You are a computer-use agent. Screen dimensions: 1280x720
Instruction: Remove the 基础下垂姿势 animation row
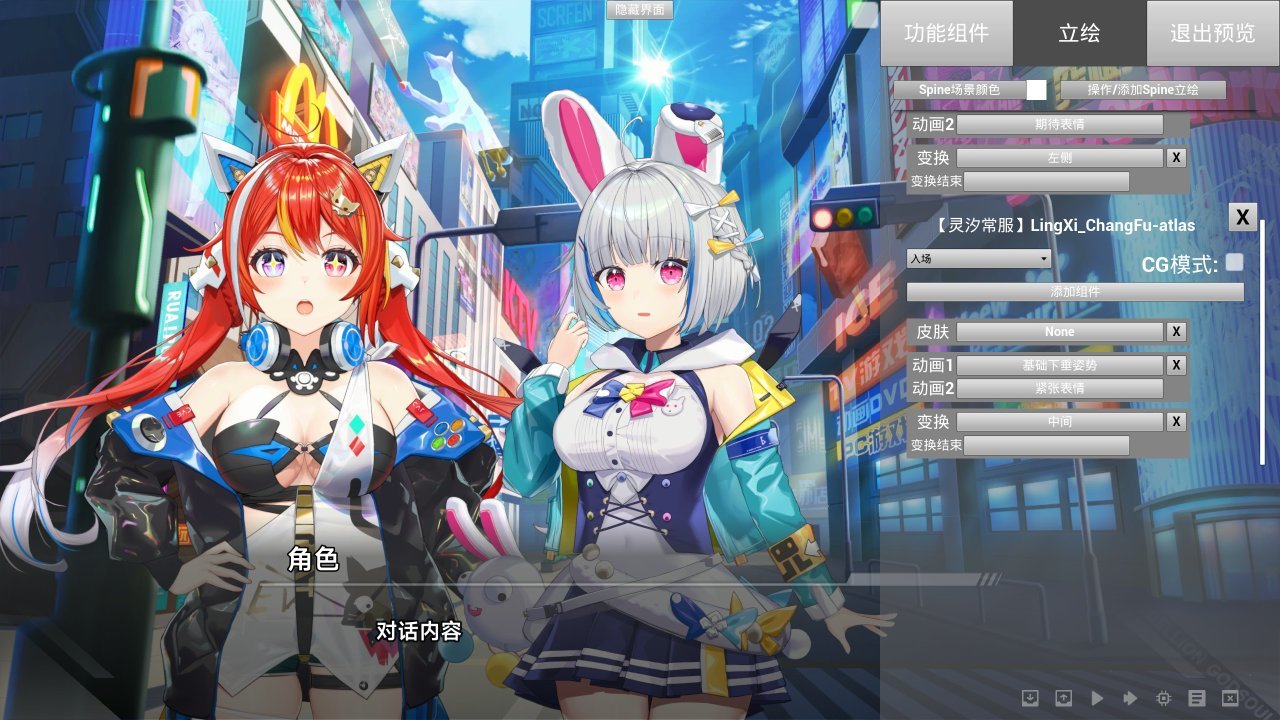point(1176,365)
